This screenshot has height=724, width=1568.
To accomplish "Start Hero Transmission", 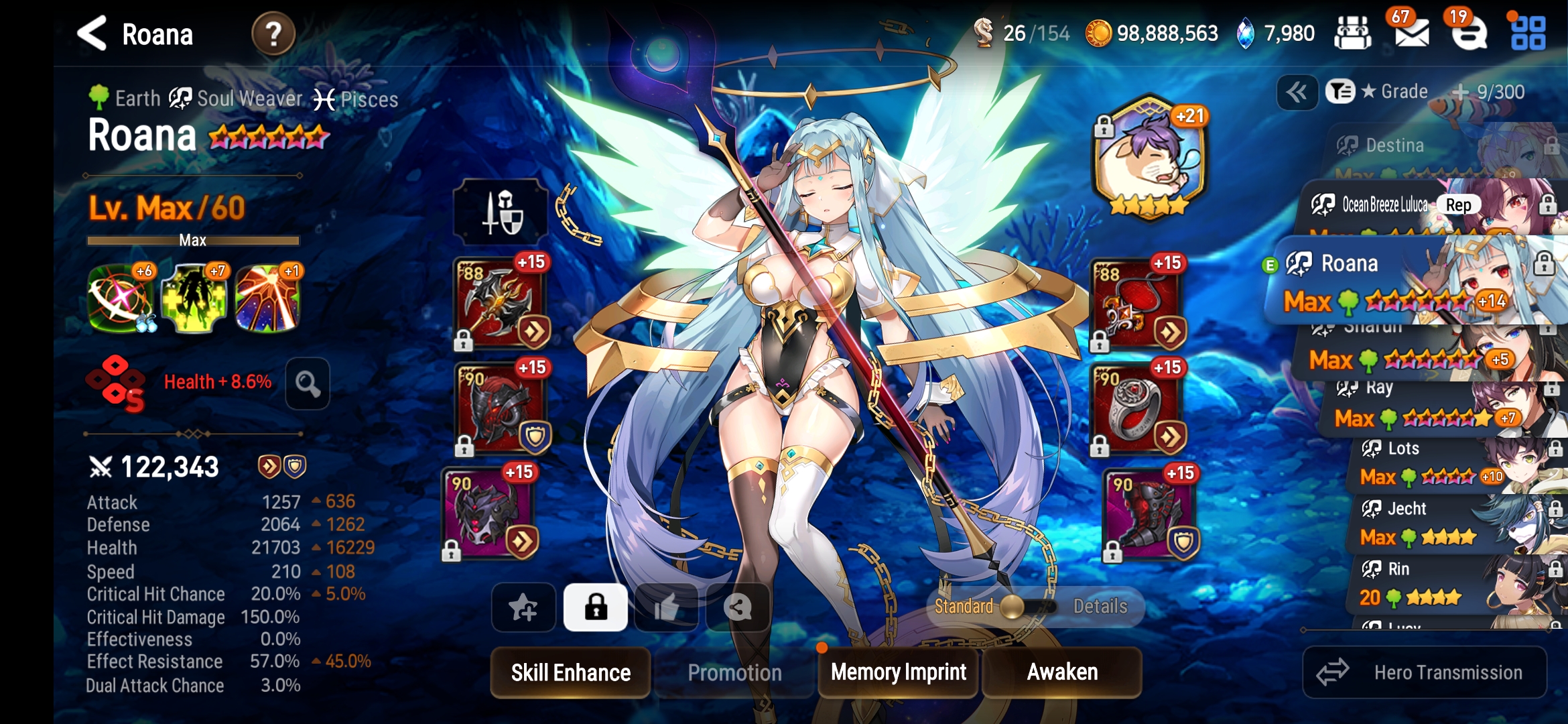I will 1425,672.
